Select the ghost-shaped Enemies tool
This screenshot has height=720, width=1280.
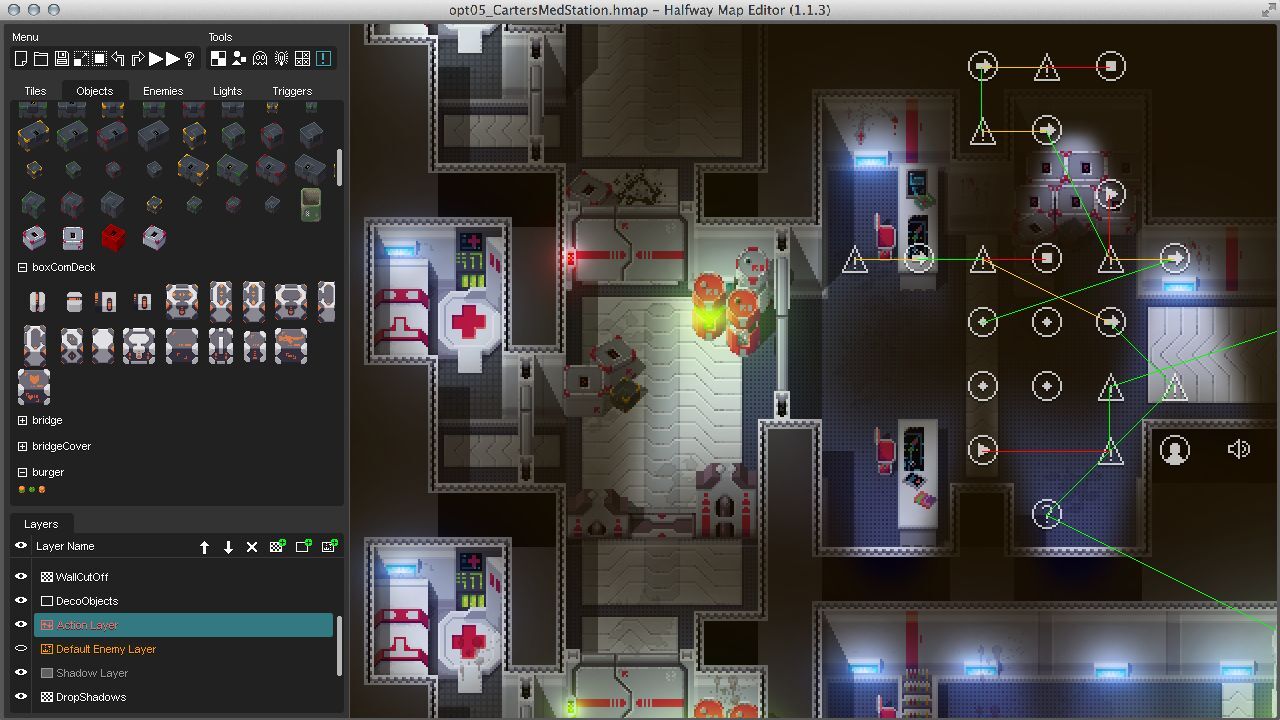tap(260, 58)
